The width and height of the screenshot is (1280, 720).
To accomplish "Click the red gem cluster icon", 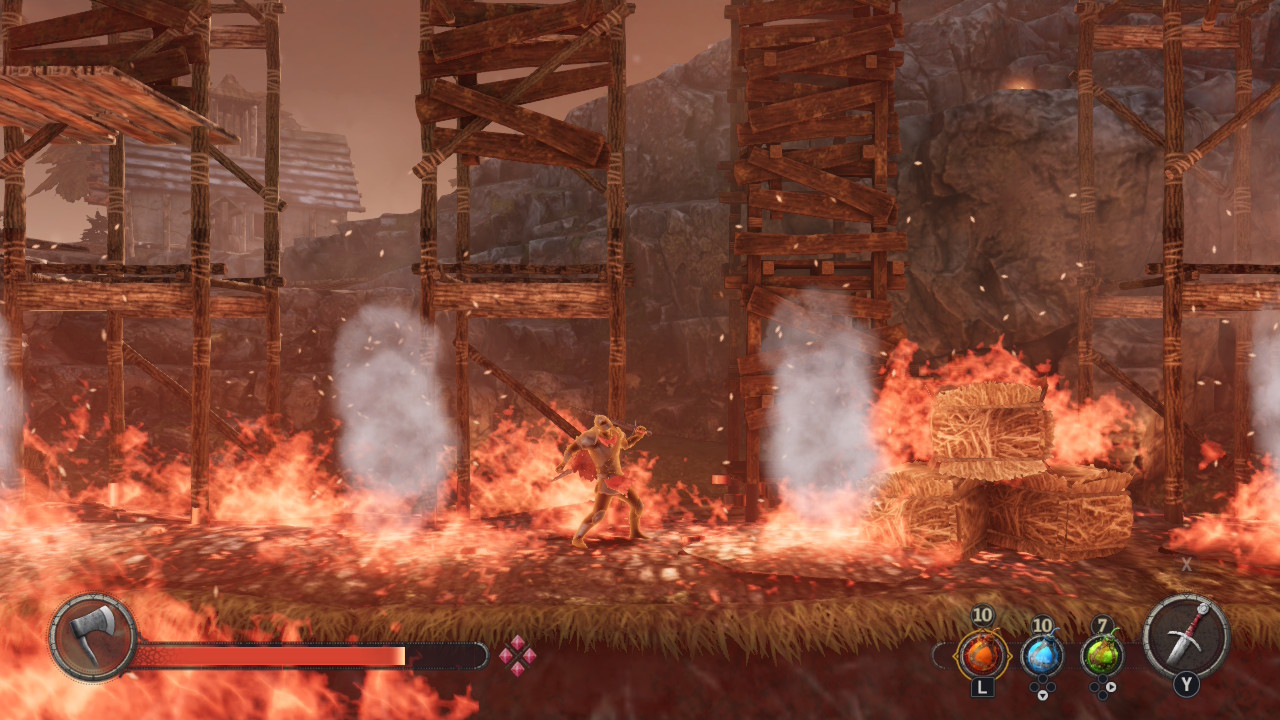I will [517, 656].
